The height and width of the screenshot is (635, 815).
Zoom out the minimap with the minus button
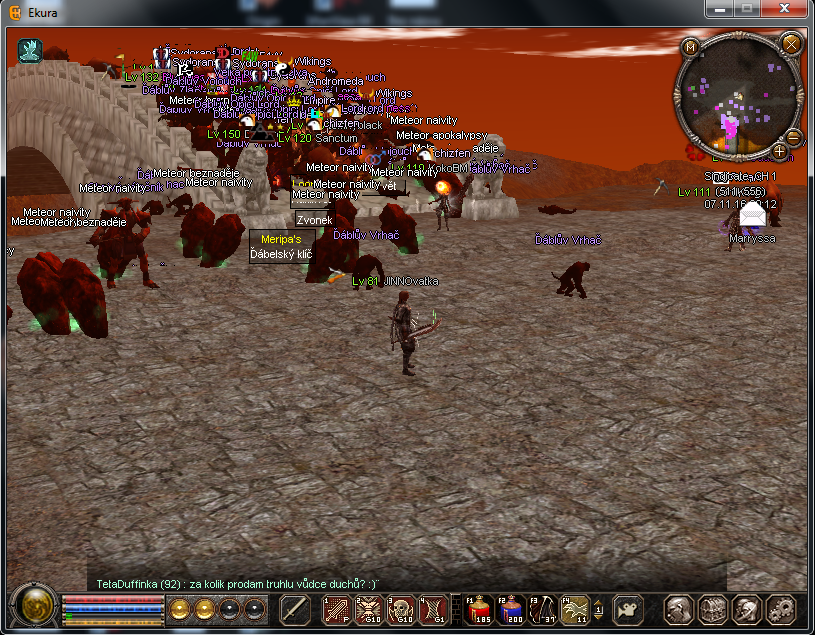794,136
